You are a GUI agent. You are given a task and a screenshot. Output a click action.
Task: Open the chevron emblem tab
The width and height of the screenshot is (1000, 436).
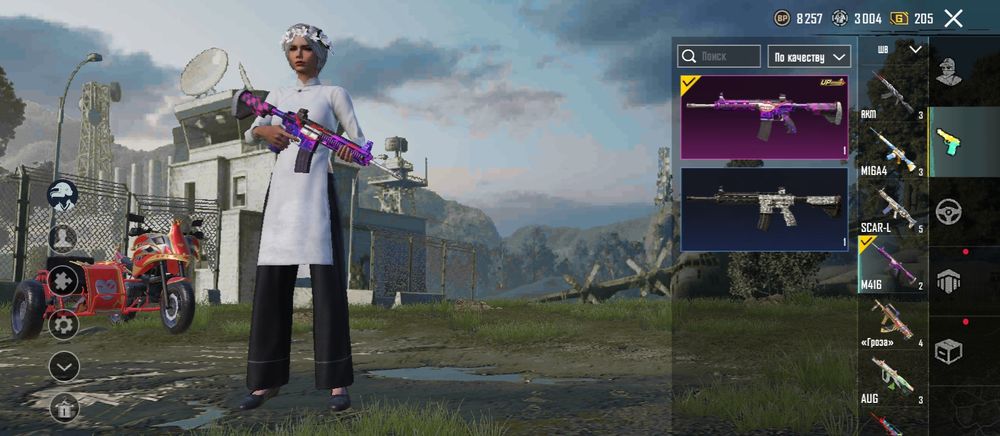(949, 281)
